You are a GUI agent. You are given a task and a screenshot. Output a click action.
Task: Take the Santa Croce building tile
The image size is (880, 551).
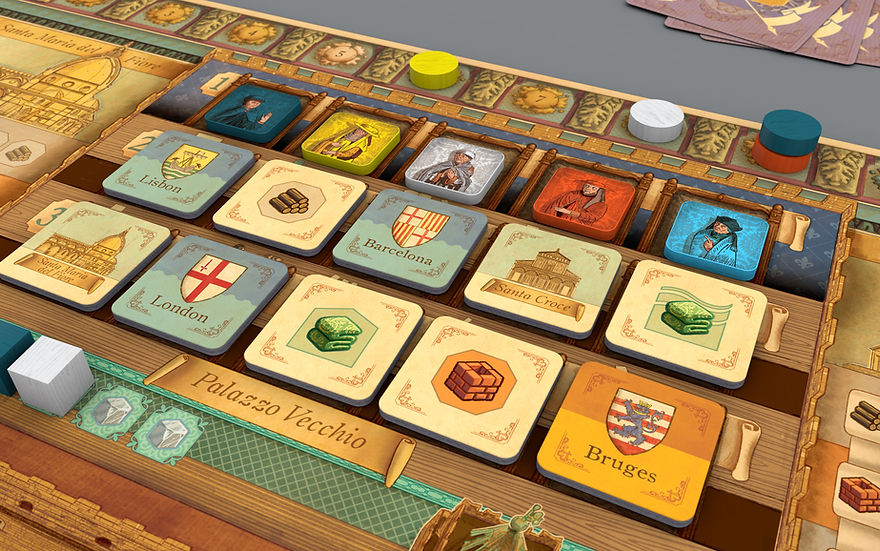click(x=543, y=278)
